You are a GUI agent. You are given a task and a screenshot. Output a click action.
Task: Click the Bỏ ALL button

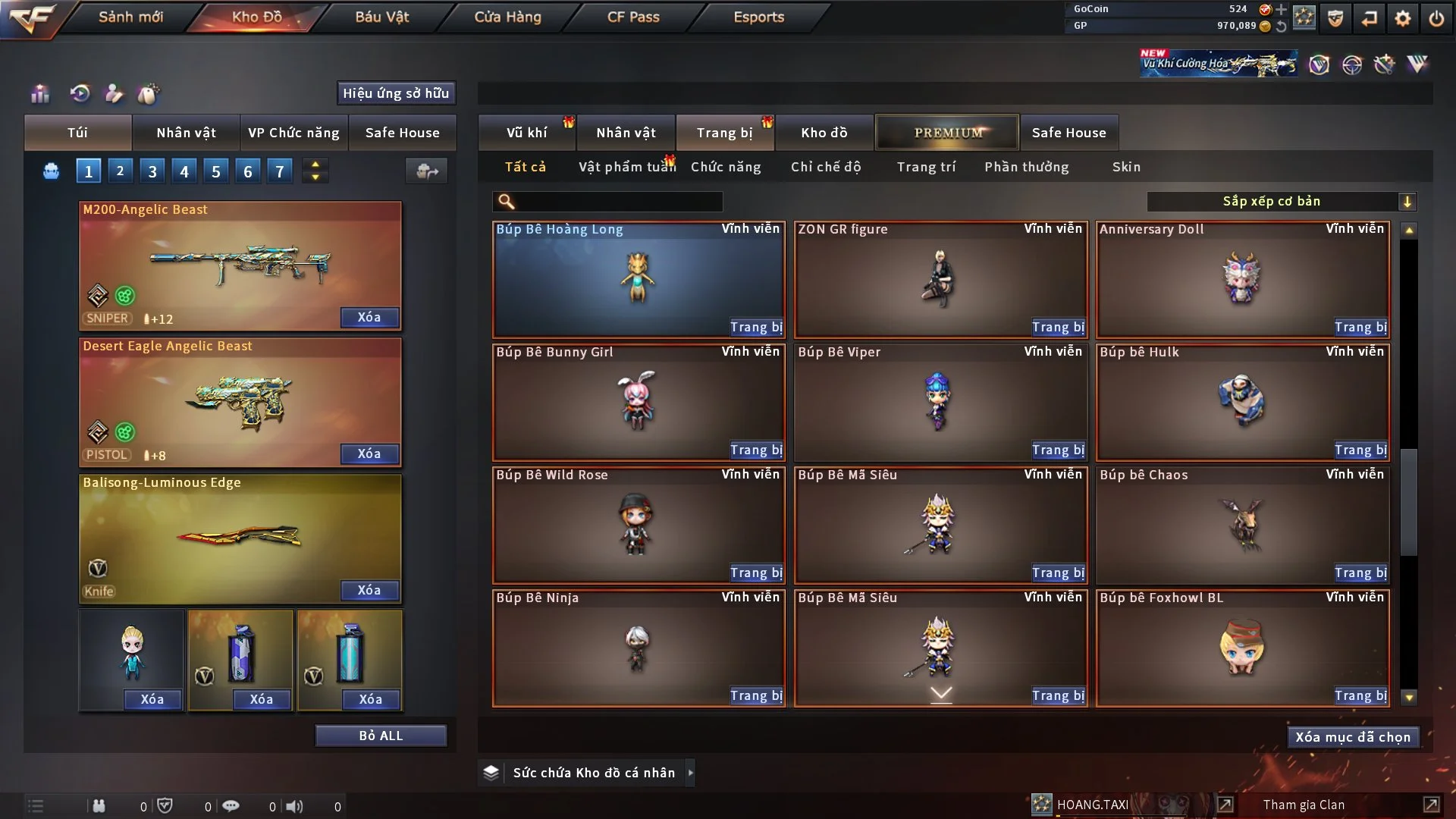pos(381,736)
